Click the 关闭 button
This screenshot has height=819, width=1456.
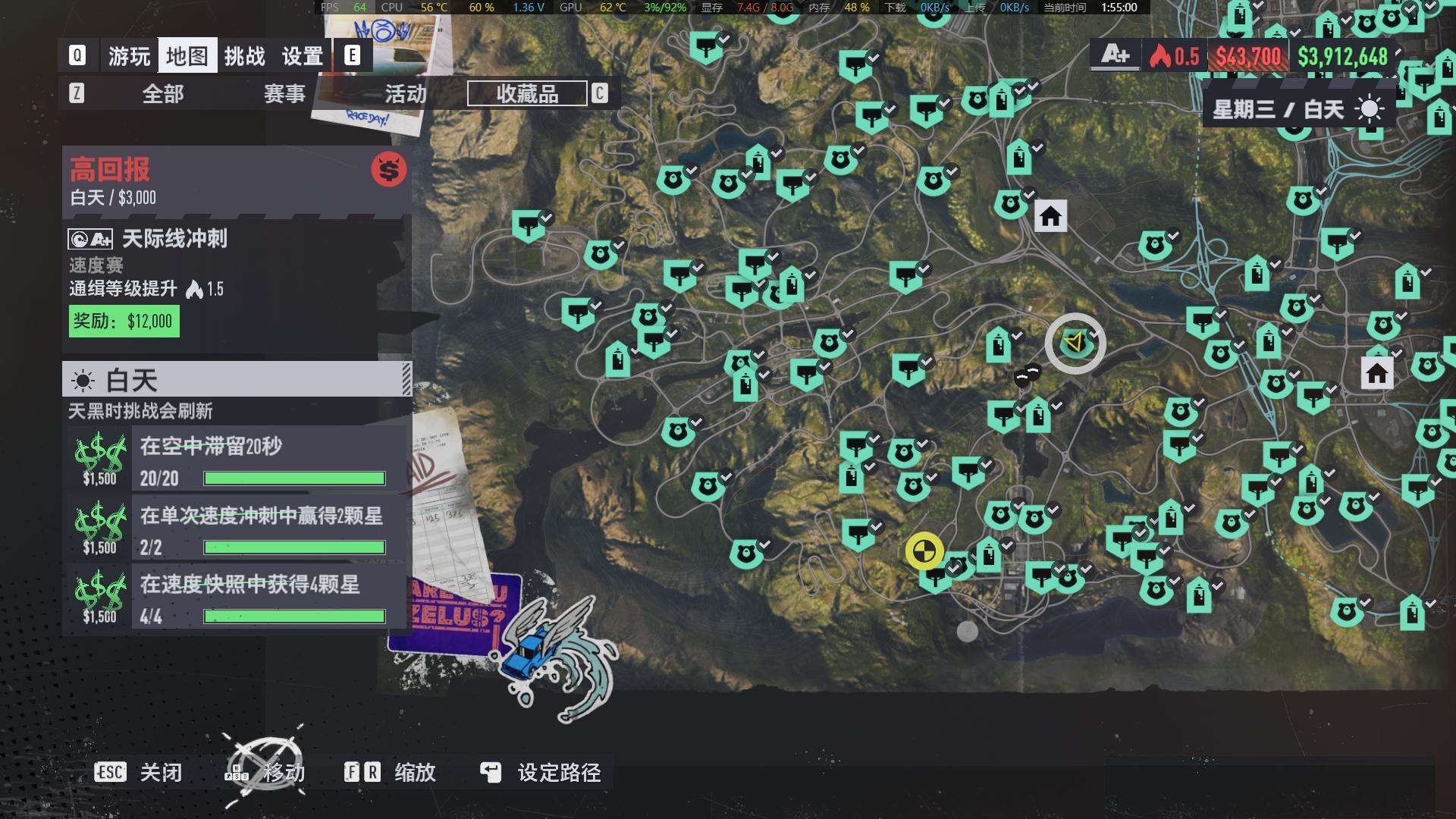(139, 773)
